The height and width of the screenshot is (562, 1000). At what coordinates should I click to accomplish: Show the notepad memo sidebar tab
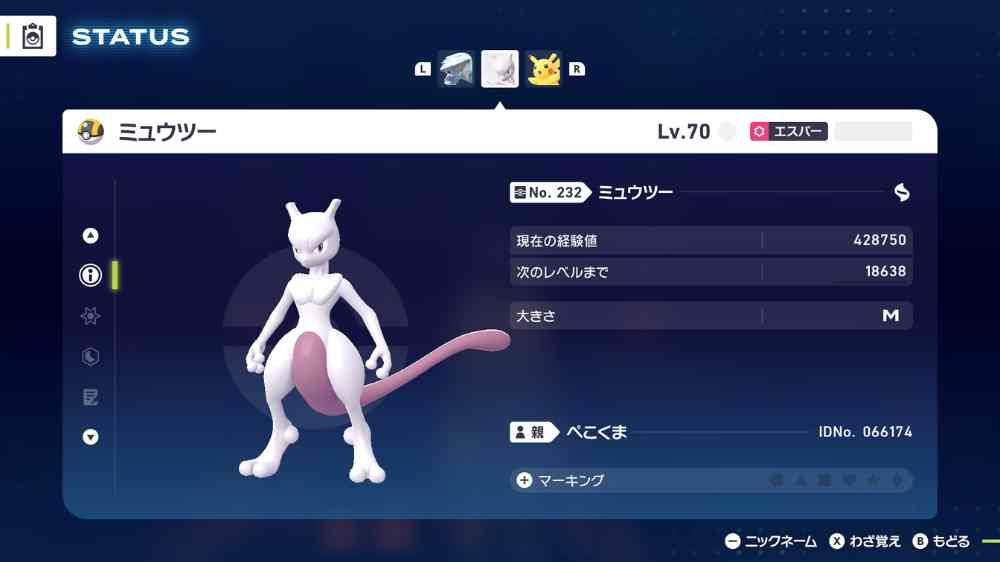tap(91, 397)
